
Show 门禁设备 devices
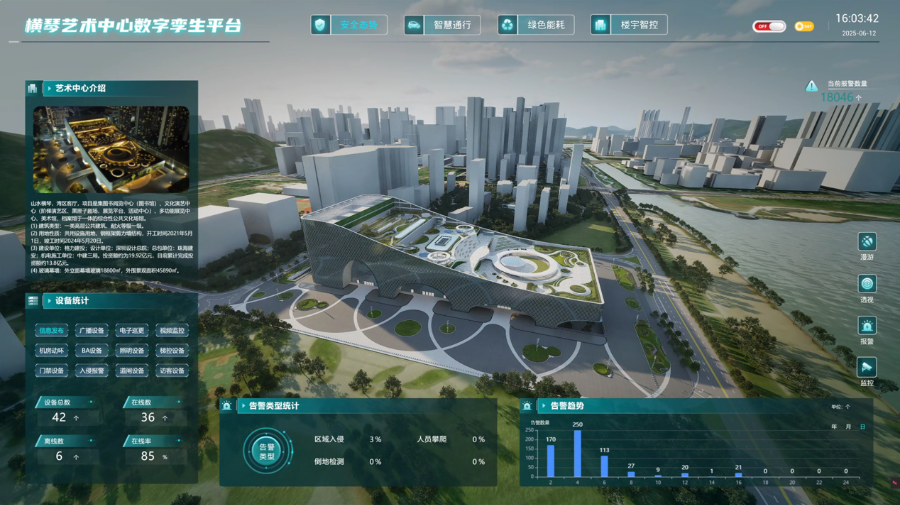pos(52,371)
